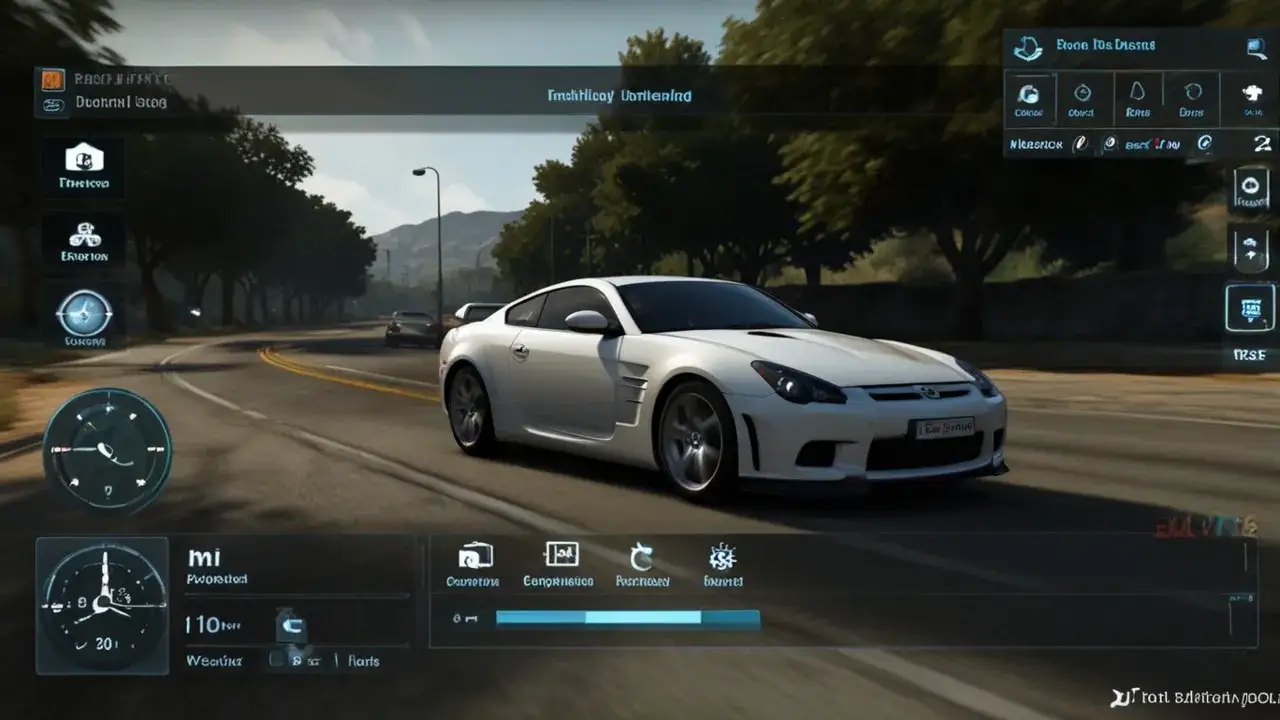
Task: Click the right-side button with small car icon
Action: pyautogui.click(x=1251, y=247)
